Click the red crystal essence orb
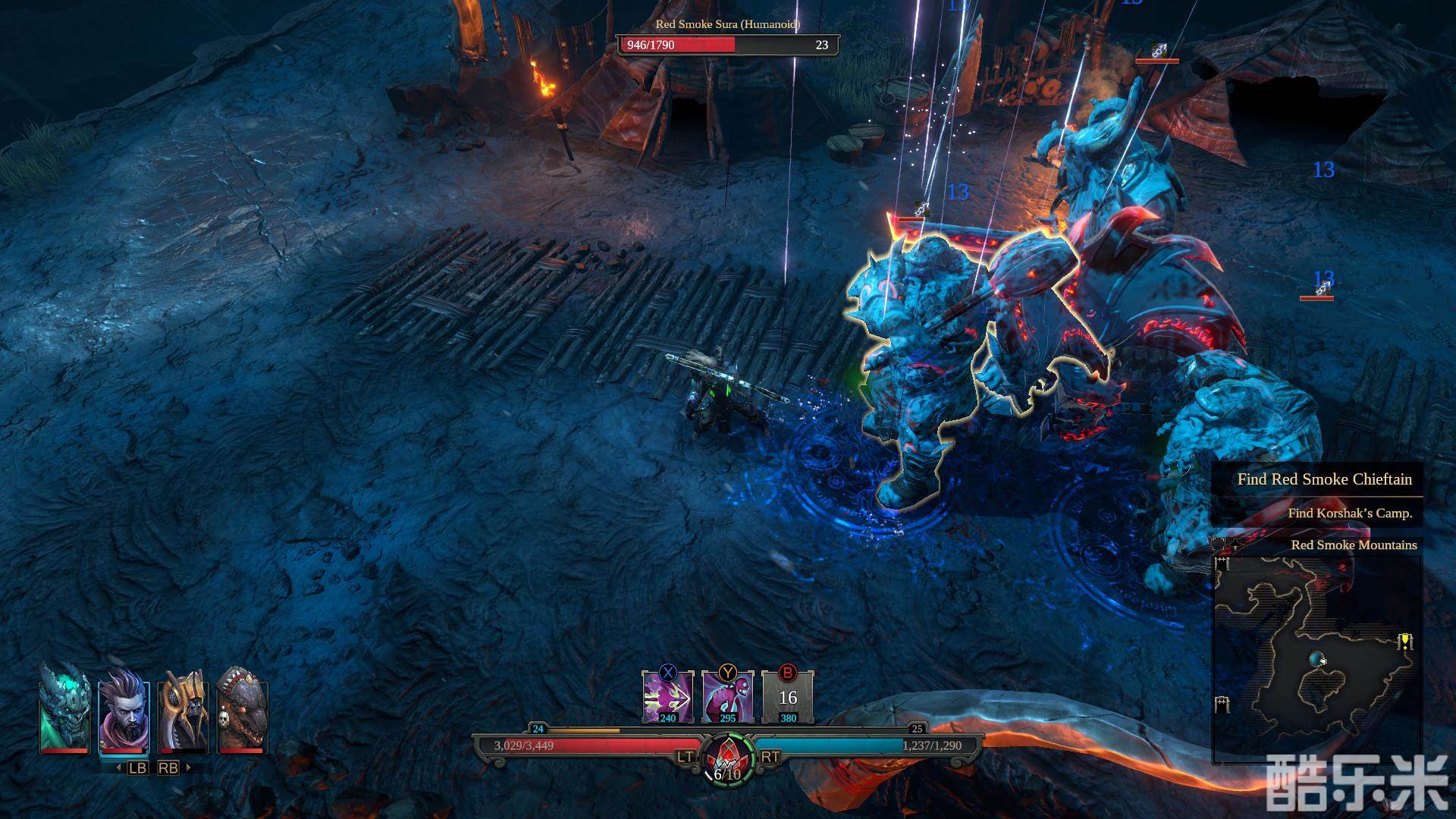Image resolution: width=1456 pixels, height=819 pixels. point(728,752)
